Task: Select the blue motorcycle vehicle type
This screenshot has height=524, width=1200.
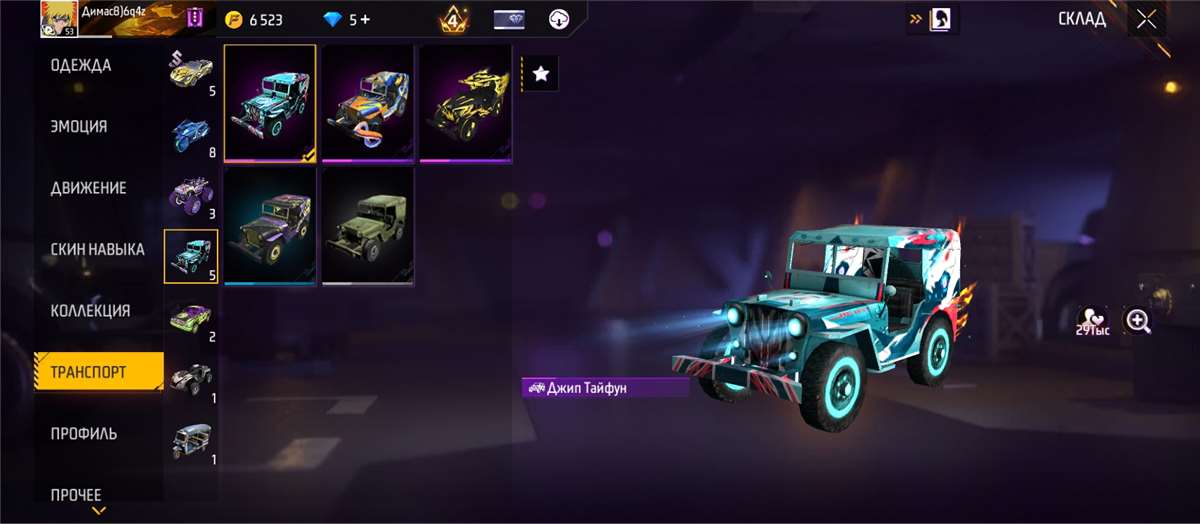Action: click(x=191, y=134)
